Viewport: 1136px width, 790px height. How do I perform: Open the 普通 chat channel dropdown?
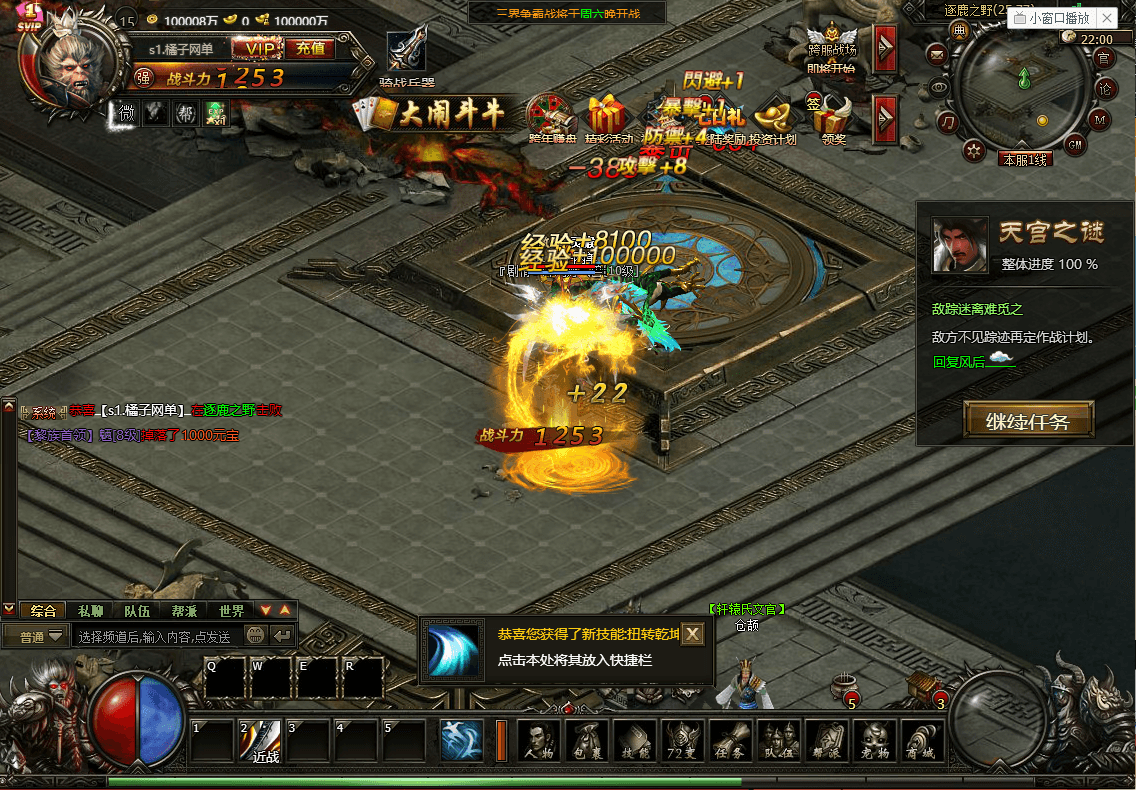tap(36, 636)
